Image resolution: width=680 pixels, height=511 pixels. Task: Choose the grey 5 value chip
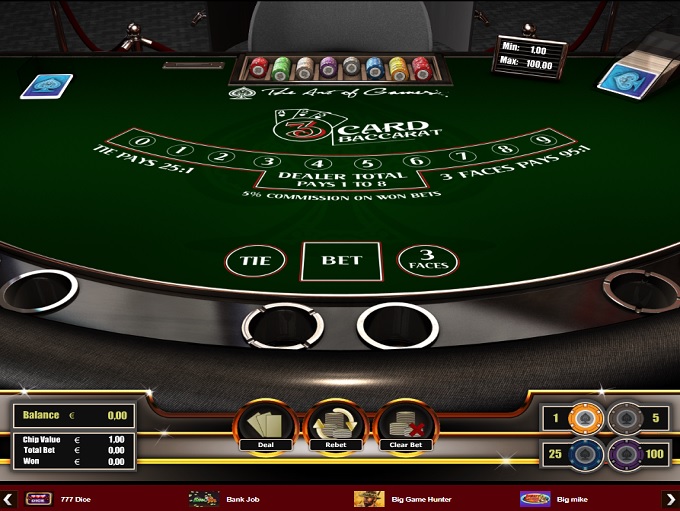point(625,417)
